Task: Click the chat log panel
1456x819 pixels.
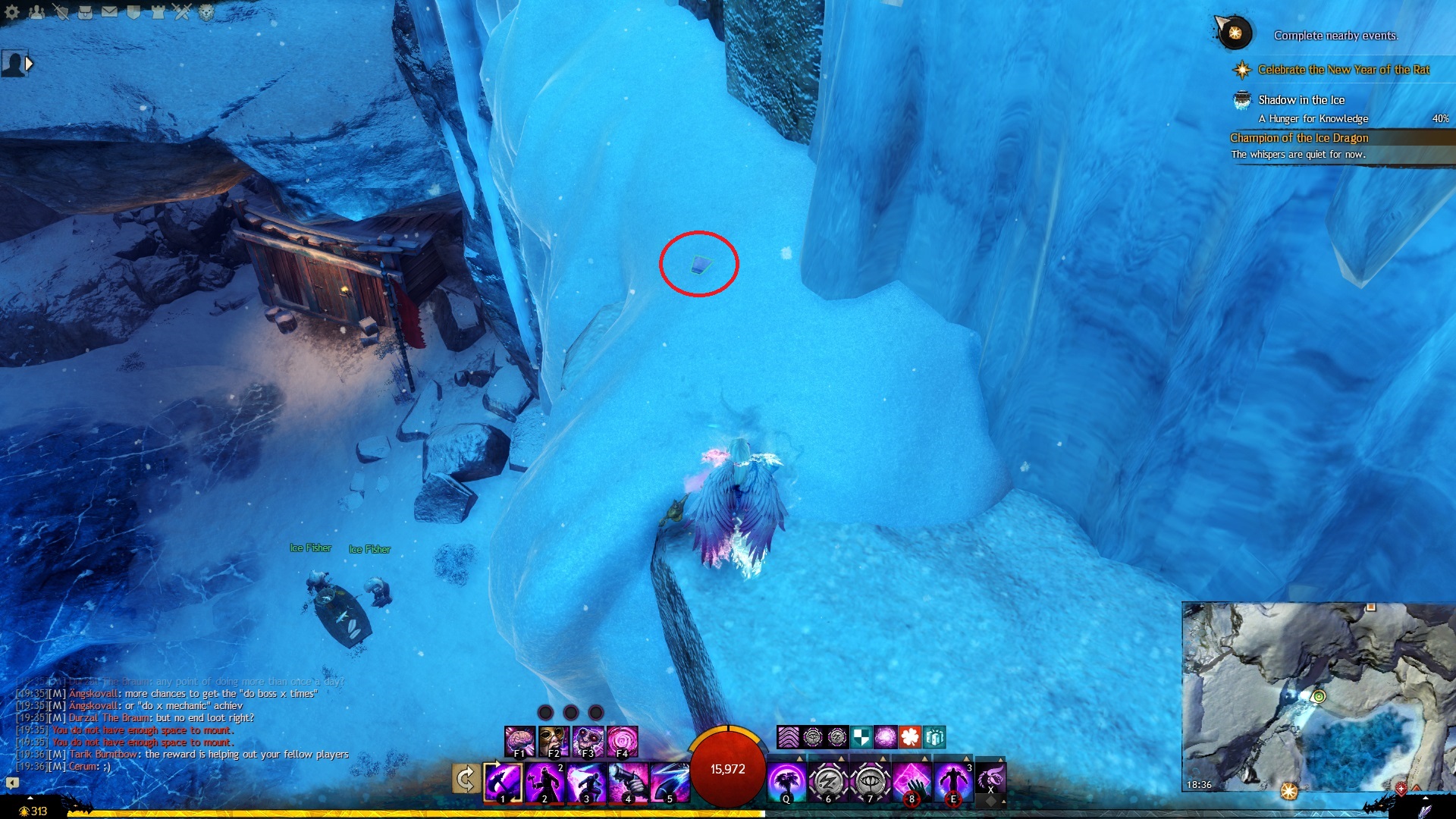Action: (x=182, y=724)
